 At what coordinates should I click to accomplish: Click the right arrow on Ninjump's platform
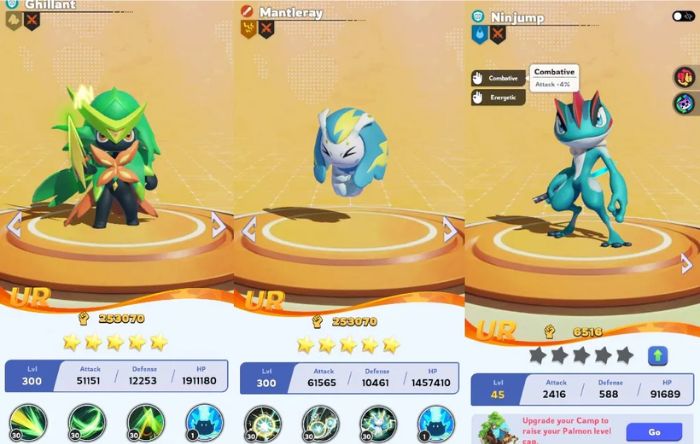pos(686,264)
